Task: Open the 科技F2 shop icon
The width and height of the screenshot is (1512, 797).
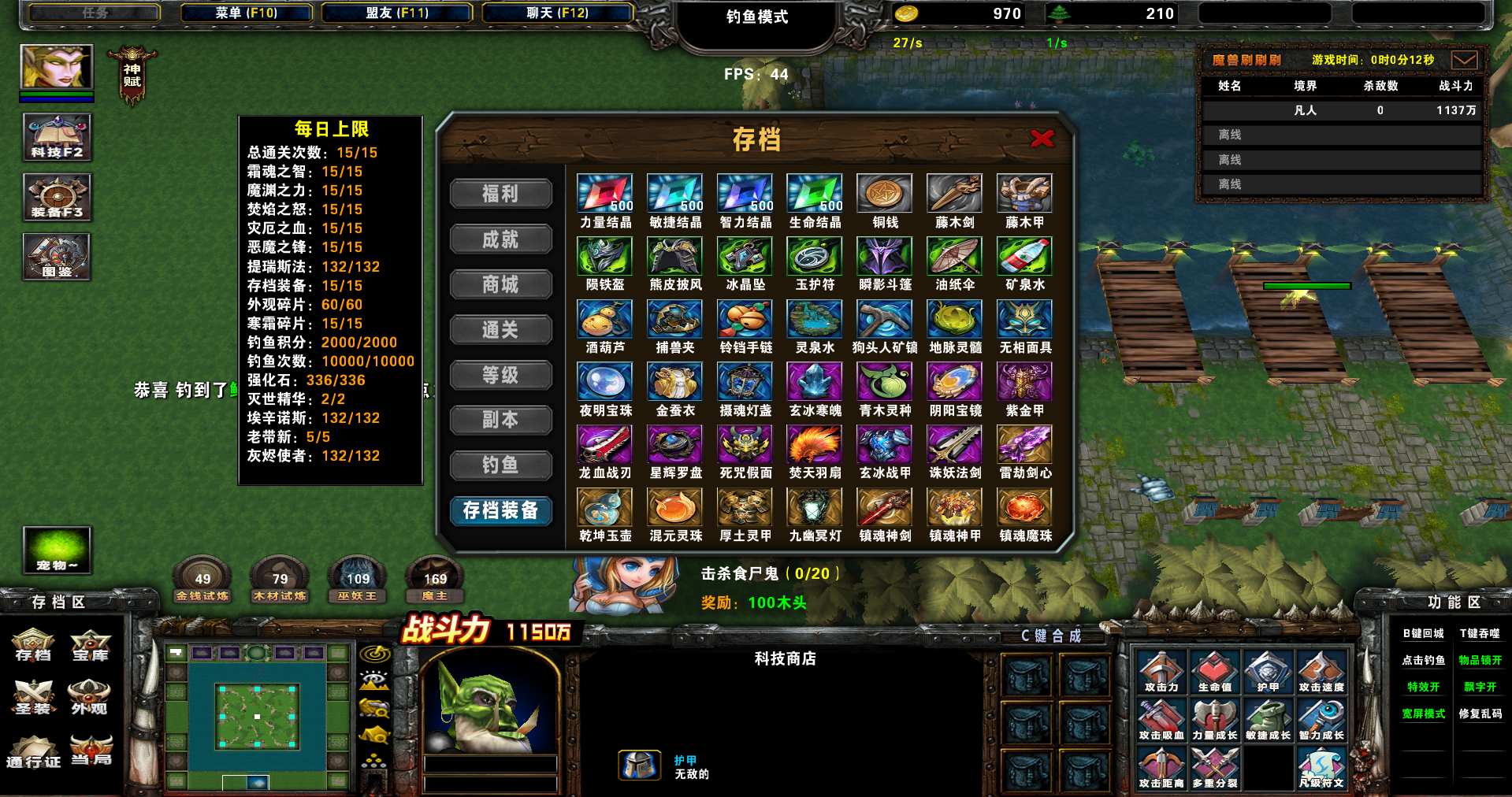Action: click(x=57, y=137)
